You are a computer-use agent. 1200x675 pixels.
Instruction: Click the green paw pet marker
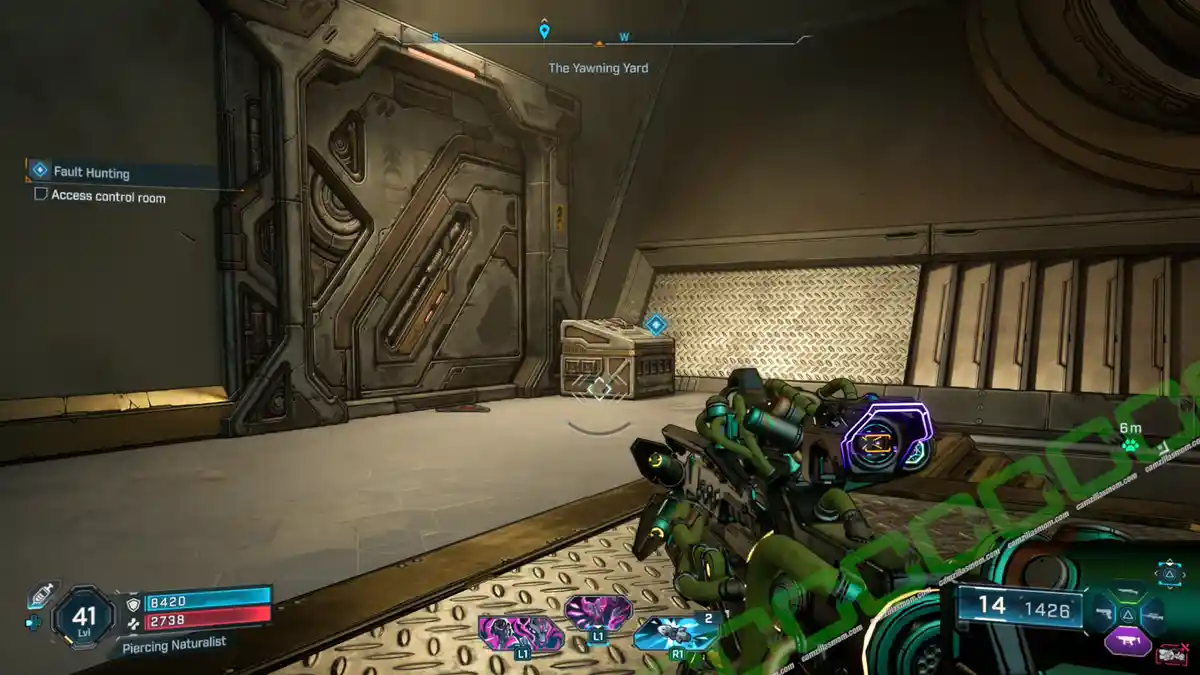coord(1130,446)
